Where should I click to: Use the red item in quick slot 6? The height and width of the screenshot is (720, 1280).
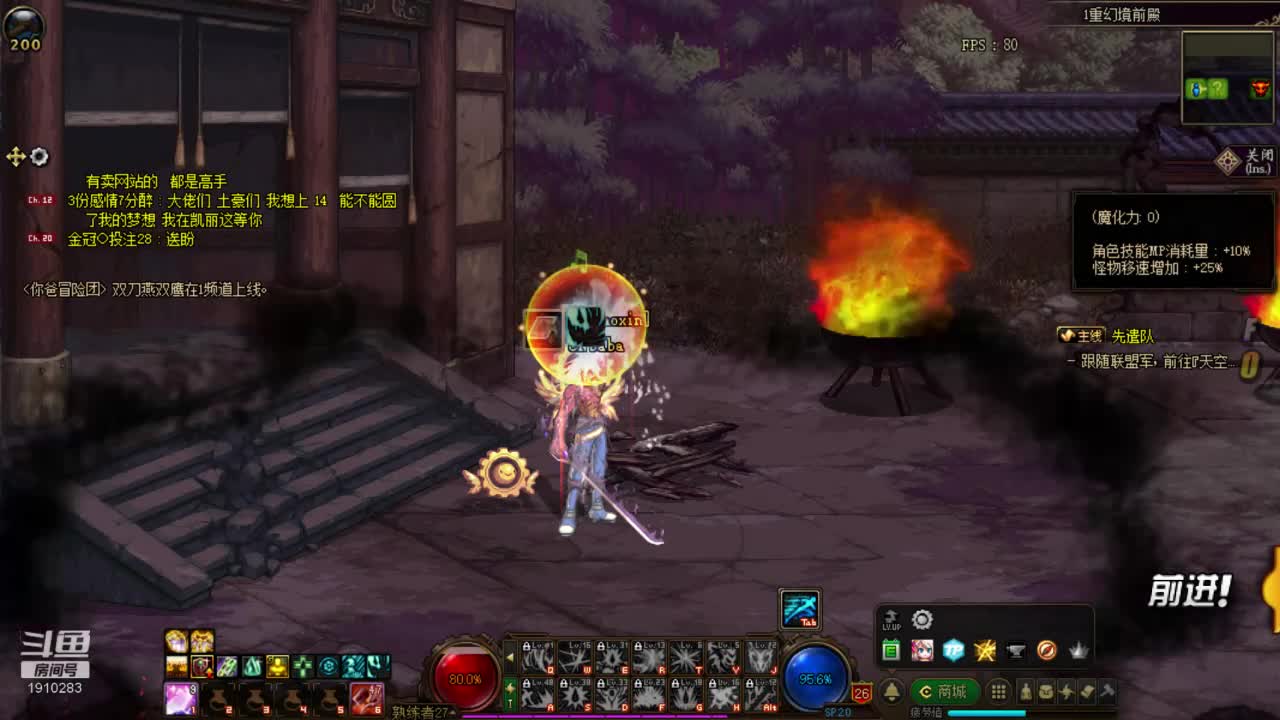pyautogui.click(x=367, y=698)
